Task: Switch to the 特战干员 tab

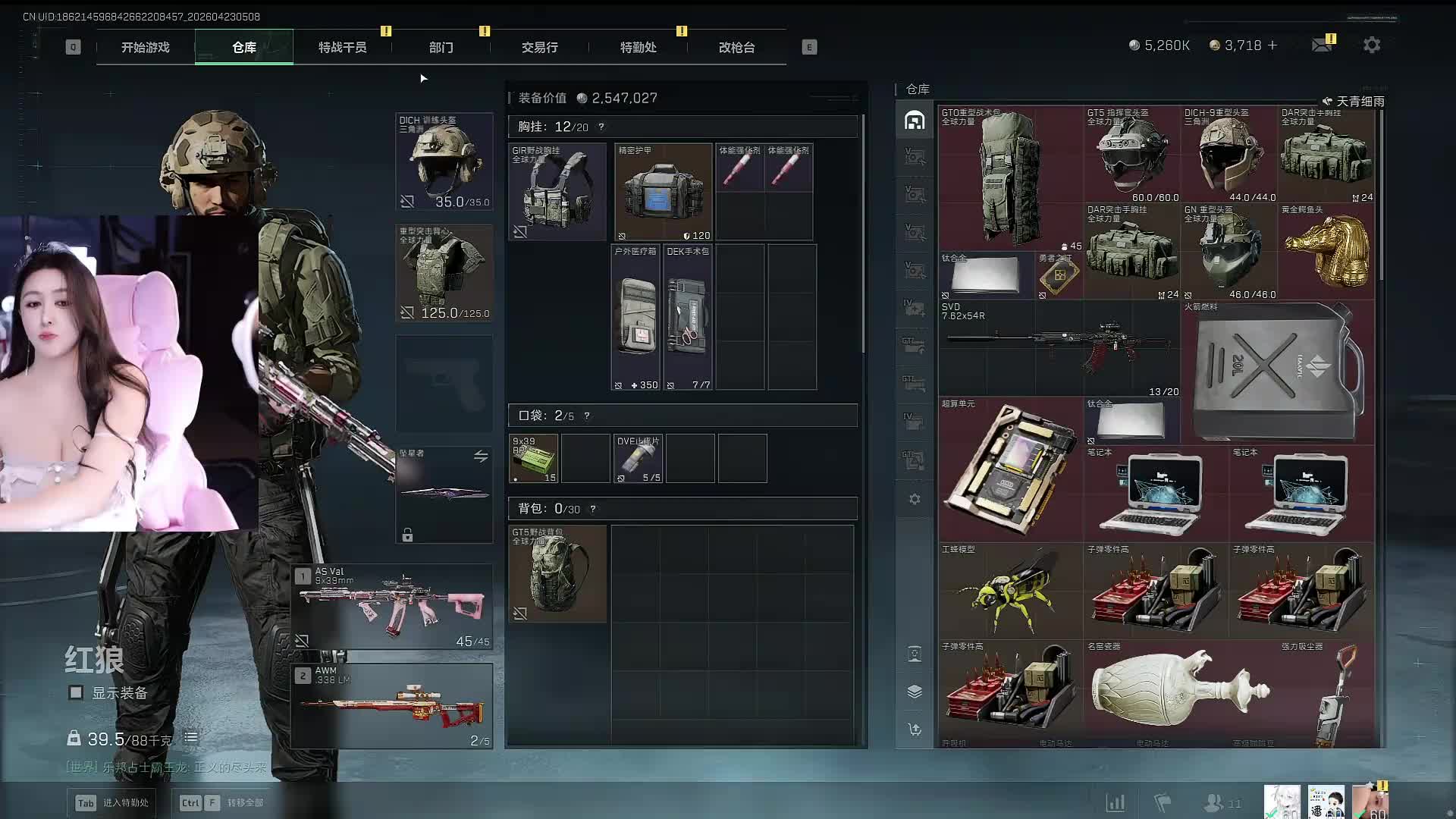Action: pyautogui.click(x=342, y=47)
